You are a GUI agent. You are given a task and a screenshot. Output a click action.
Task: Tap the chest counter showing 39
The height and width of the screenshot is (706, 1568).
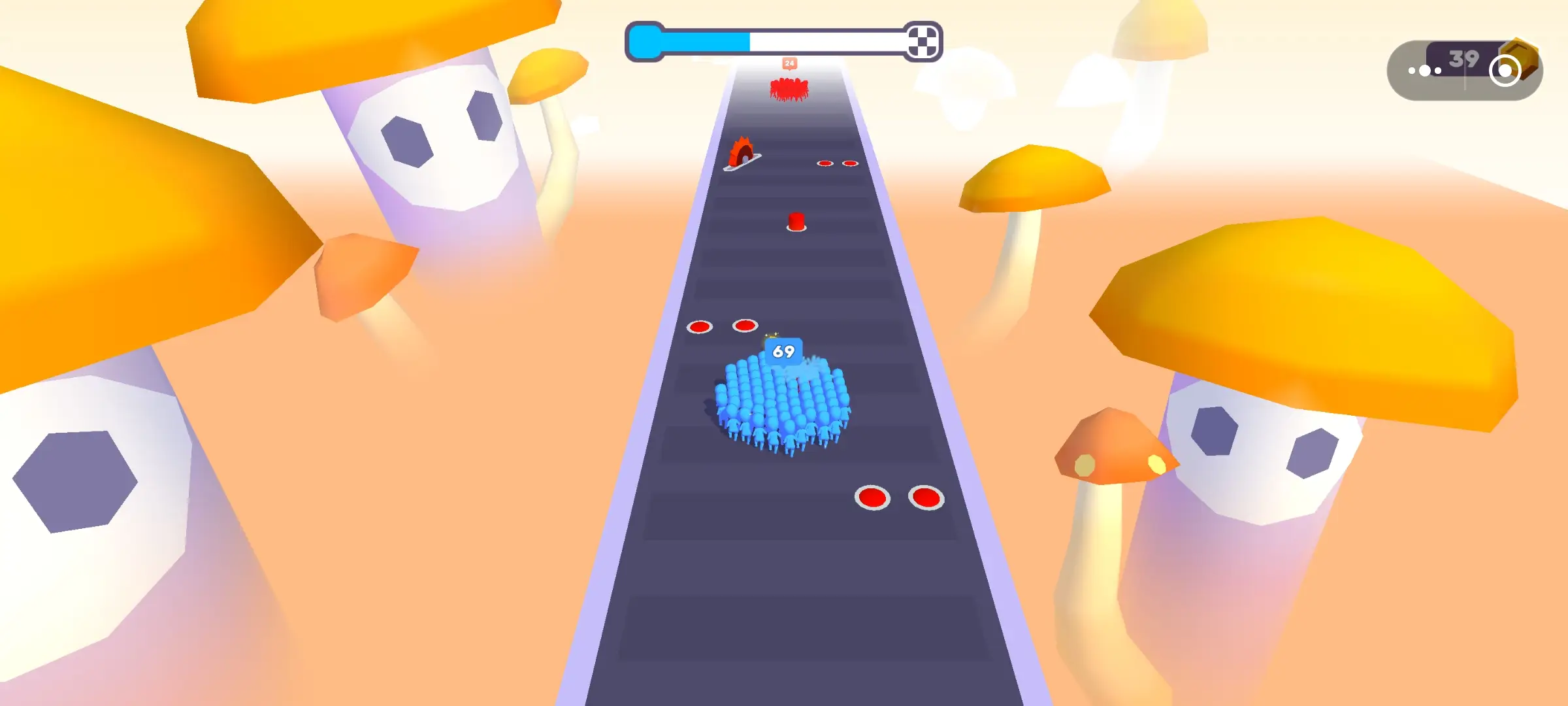[1465, 59]
